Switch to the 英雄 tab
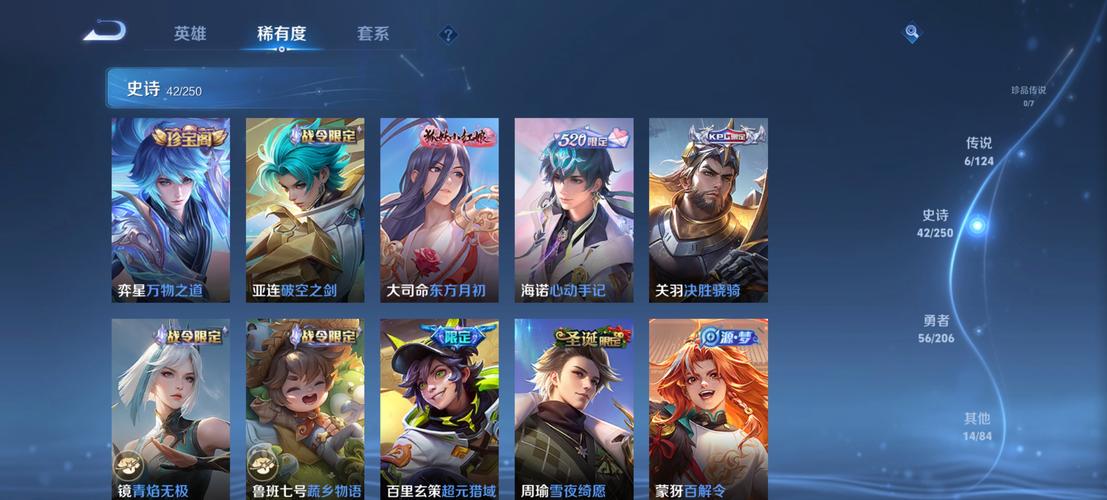Image resolution: width=1107 pixels, height=500 pixels. [190, 33]
